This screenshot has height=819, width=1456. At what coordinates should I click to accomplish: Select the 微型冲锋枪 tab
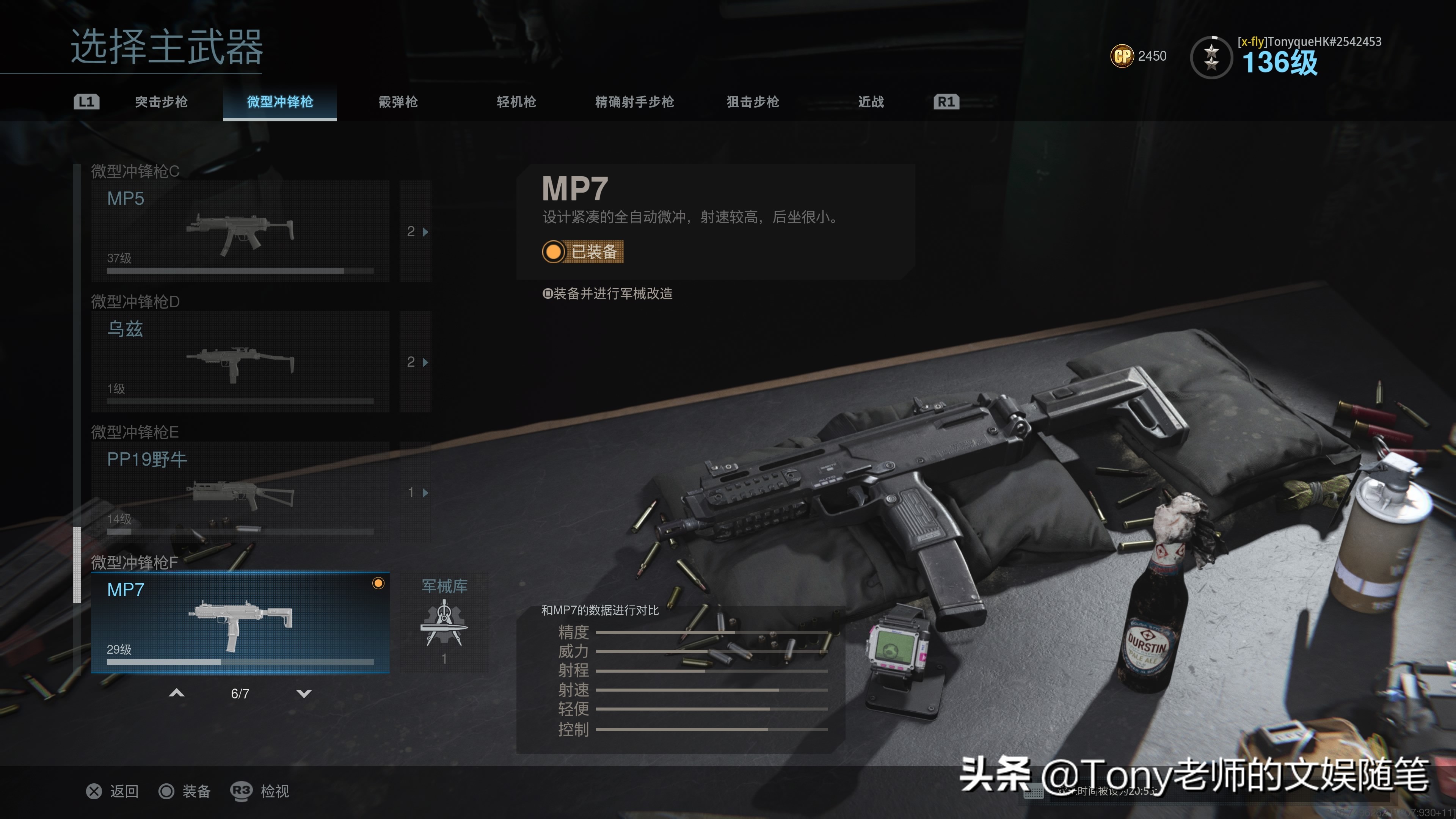280,102
